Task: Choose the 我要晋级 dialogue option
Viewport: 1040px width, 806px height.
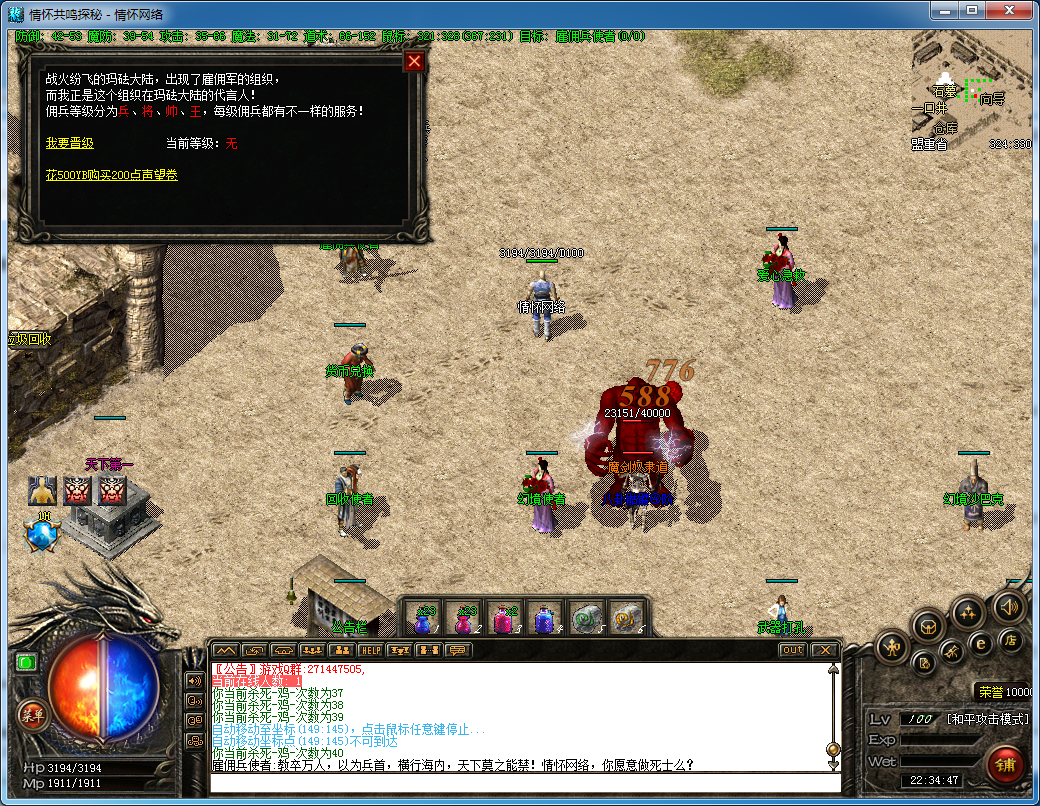Action: point(70,143)
